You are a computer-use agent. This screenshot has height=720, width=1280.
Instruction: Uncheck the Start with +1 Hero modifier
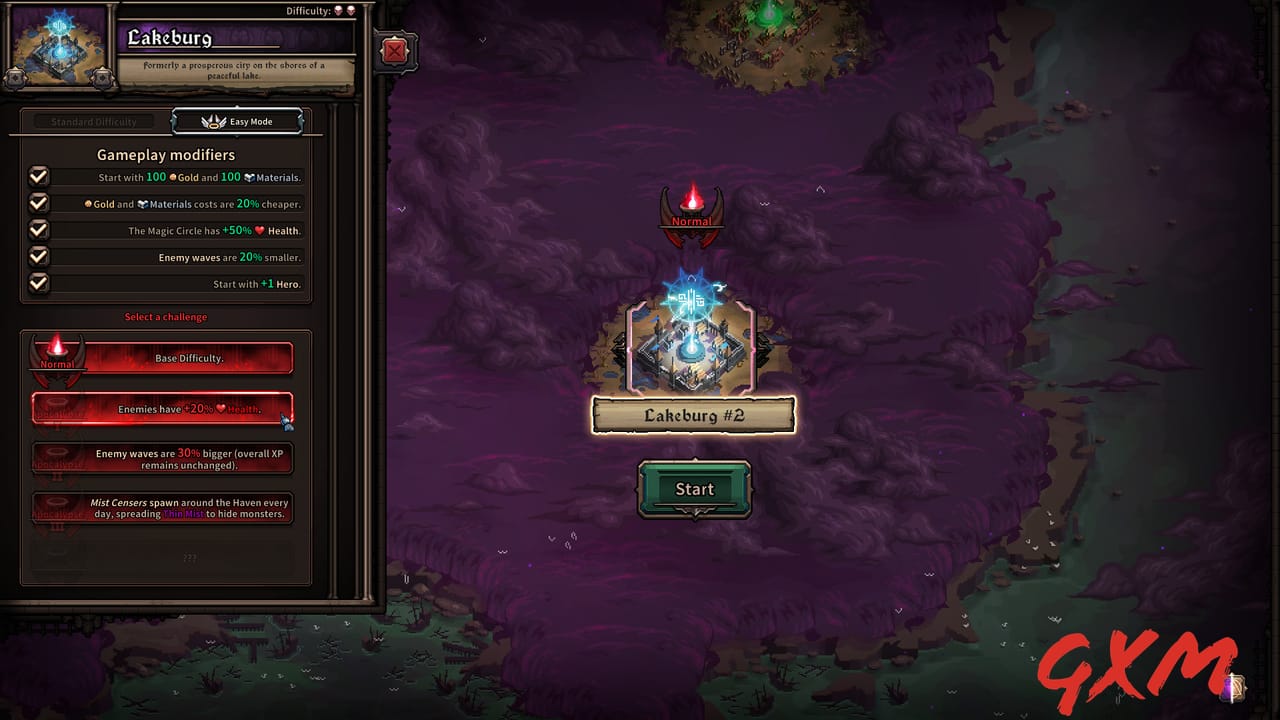coord(38,283)
